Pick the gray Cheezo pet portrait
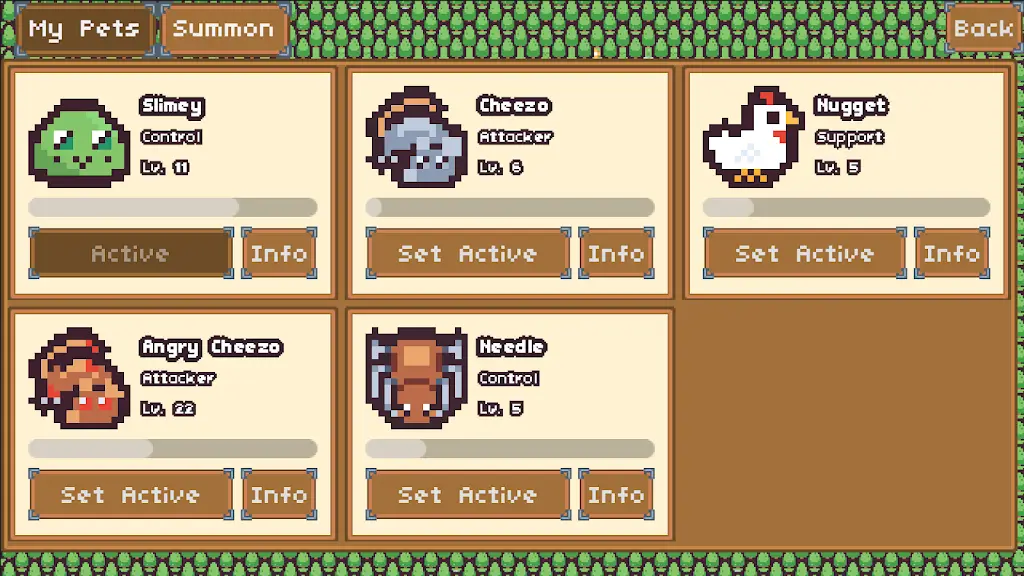Screen dimensions: 1024x576 [x=416, y=139]
